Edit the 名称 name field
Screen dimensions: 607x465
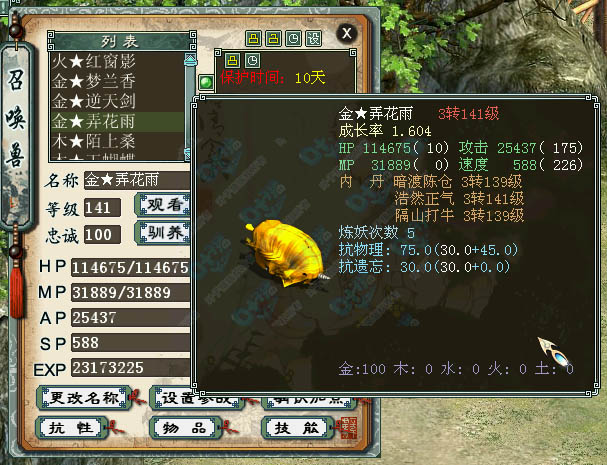(x=136, y=180)
